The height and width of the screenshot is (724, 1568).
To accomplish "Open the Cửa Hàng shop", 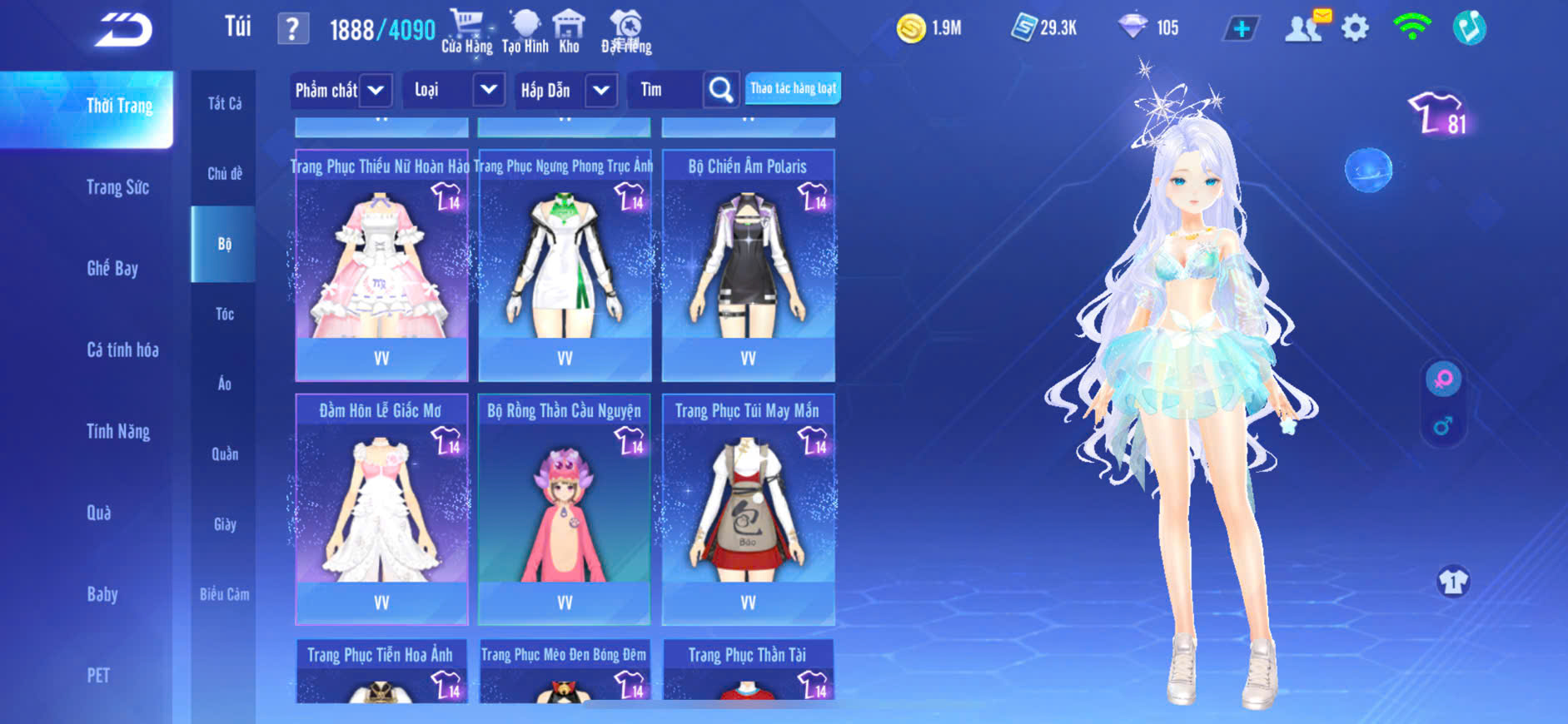I will click(466, 30).
